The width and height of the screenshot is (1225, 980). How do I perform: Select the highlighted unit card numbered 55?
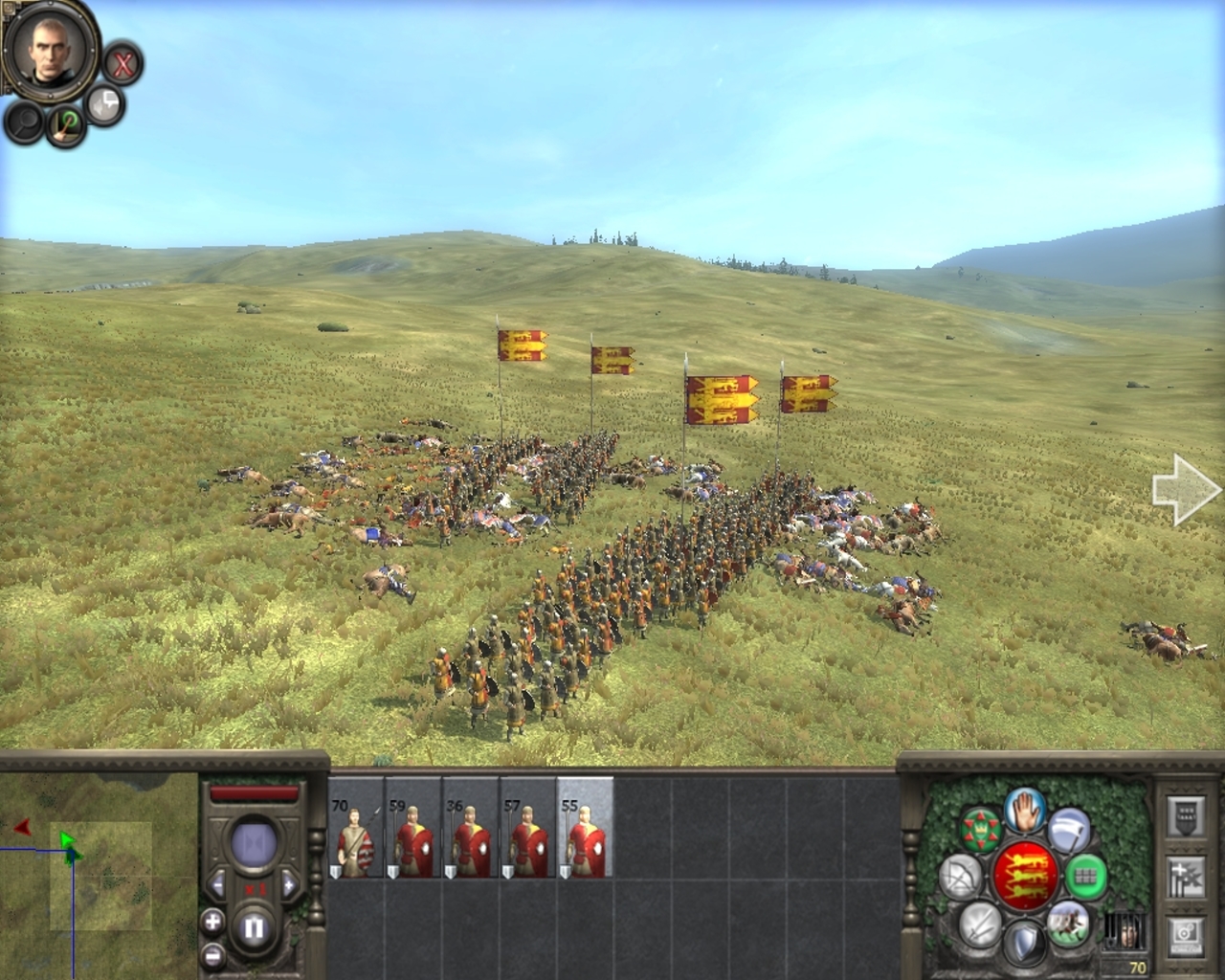tap(586, 828)
